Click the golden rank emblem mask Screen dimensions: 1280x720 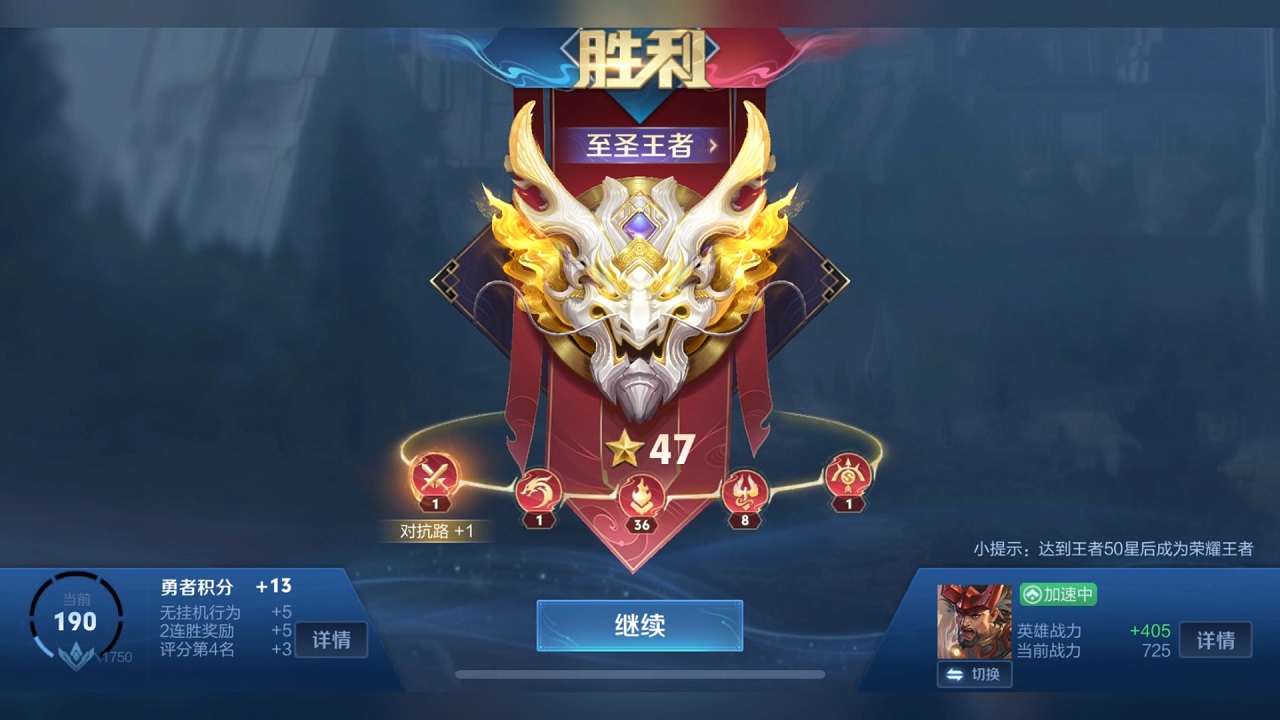(640, 290)
